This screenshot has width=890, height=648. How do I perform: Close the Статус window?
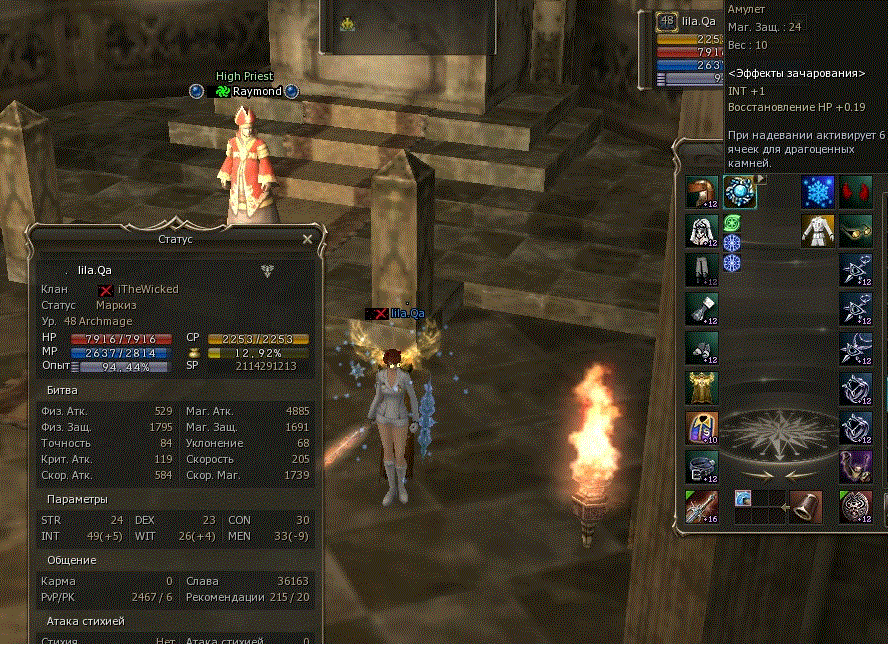pos(307,239)
